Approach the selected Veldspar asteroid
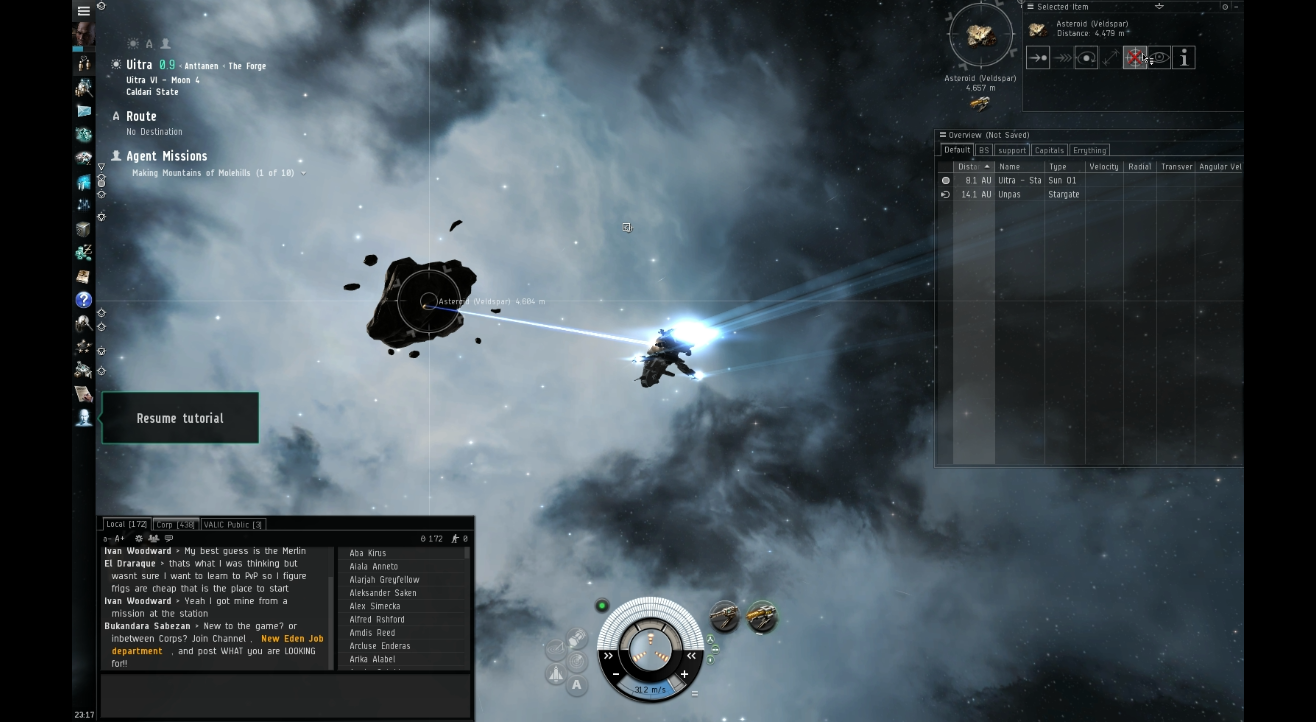1316x722 pixels. tap(1037, 57)
